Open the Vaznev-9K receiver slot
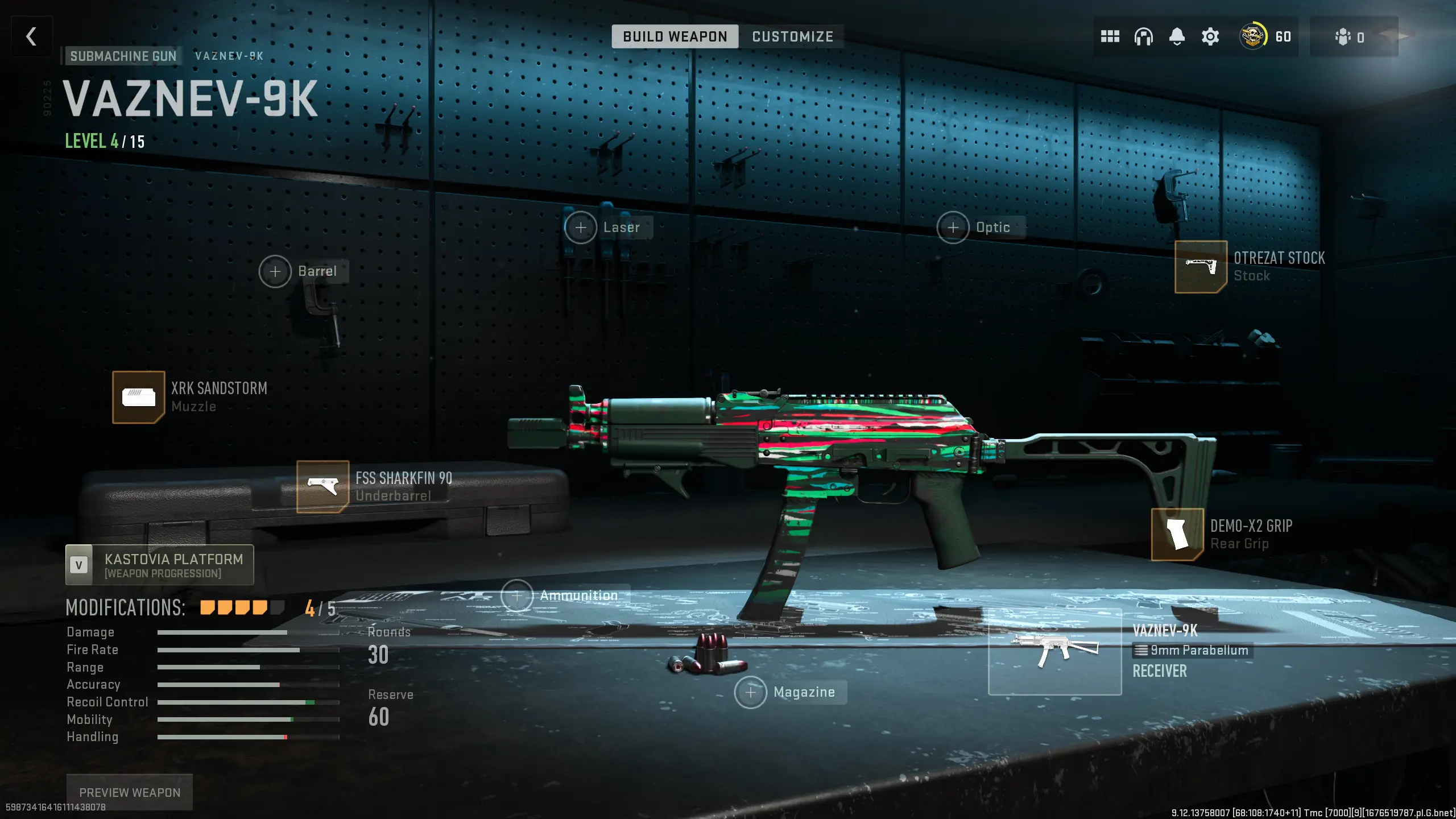Viewport: 1456px width, 819px height. pyautogui.click(x=1055, y=651)
